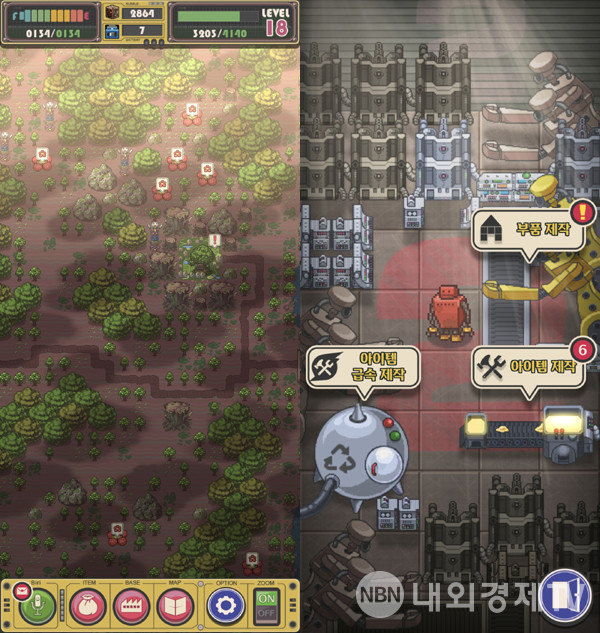
Task: Open the OPTION gear settings
Action: (226, 606)
